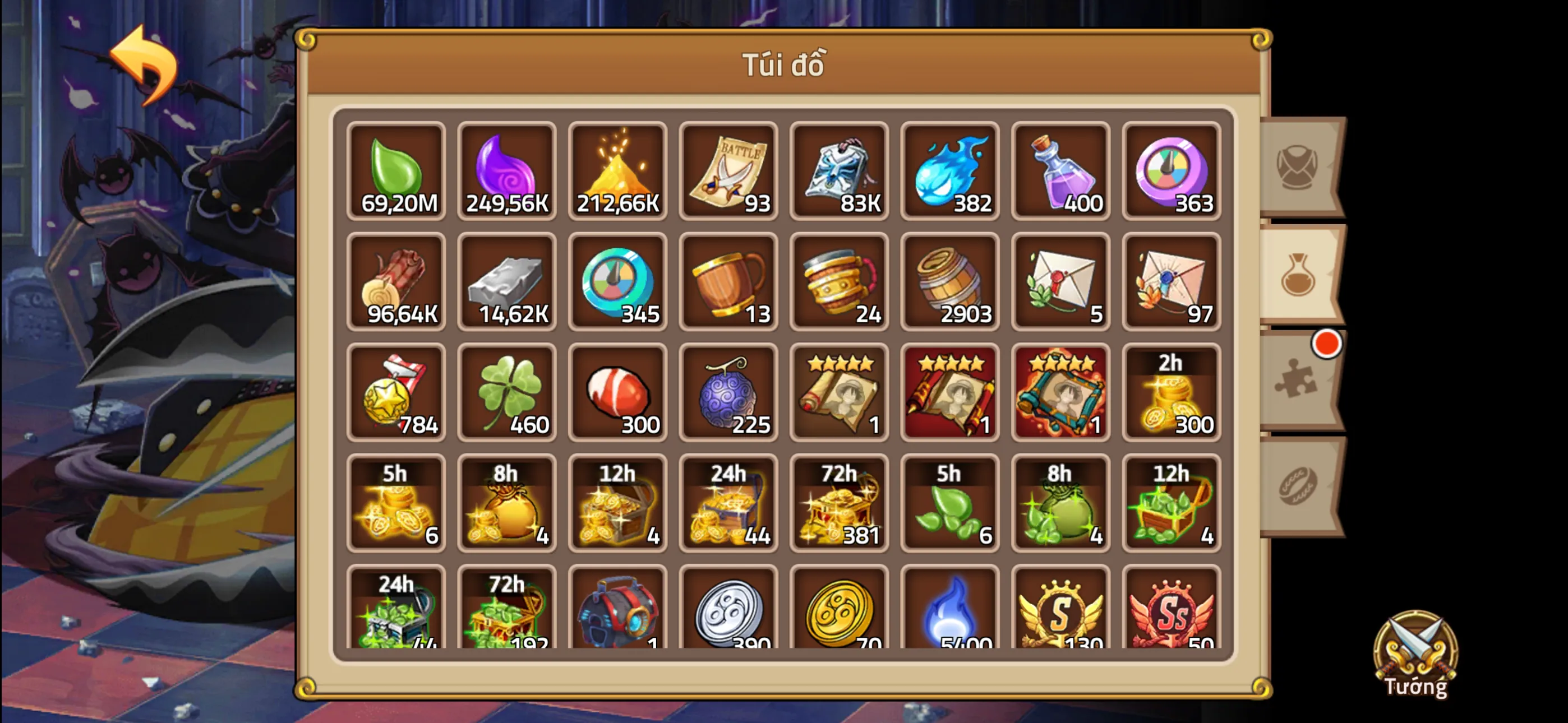Select the sealed letter with red wax
This screenshot has height=723, width=1568.
pos(1060,283)
